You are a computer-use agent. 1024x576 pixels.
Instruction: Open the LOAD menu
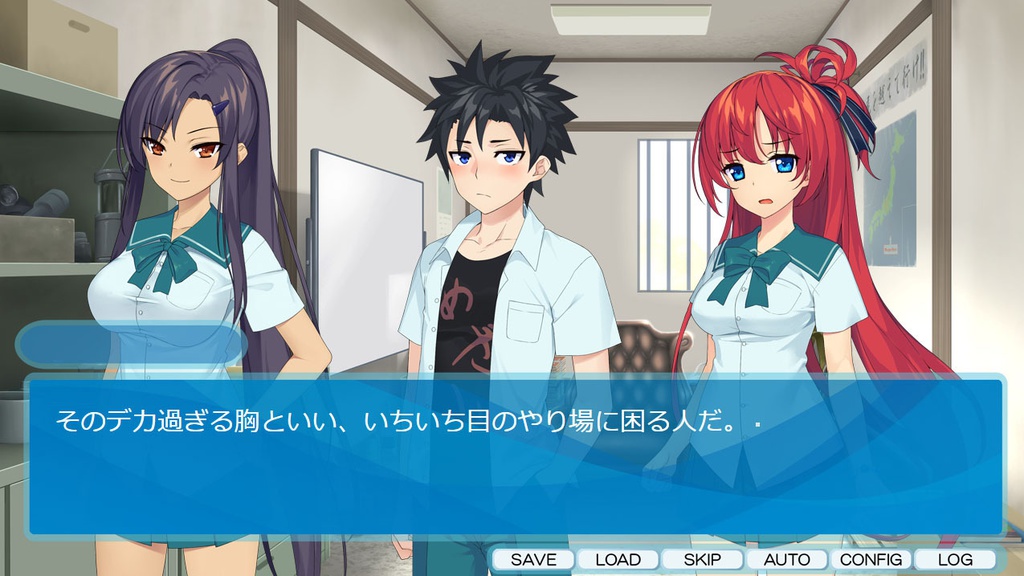(617, 559)
